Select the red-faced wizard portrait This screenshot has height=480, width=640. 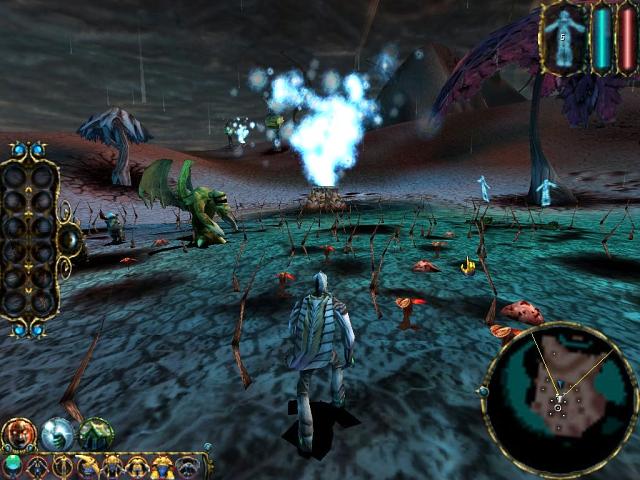[x=18, y=433]
